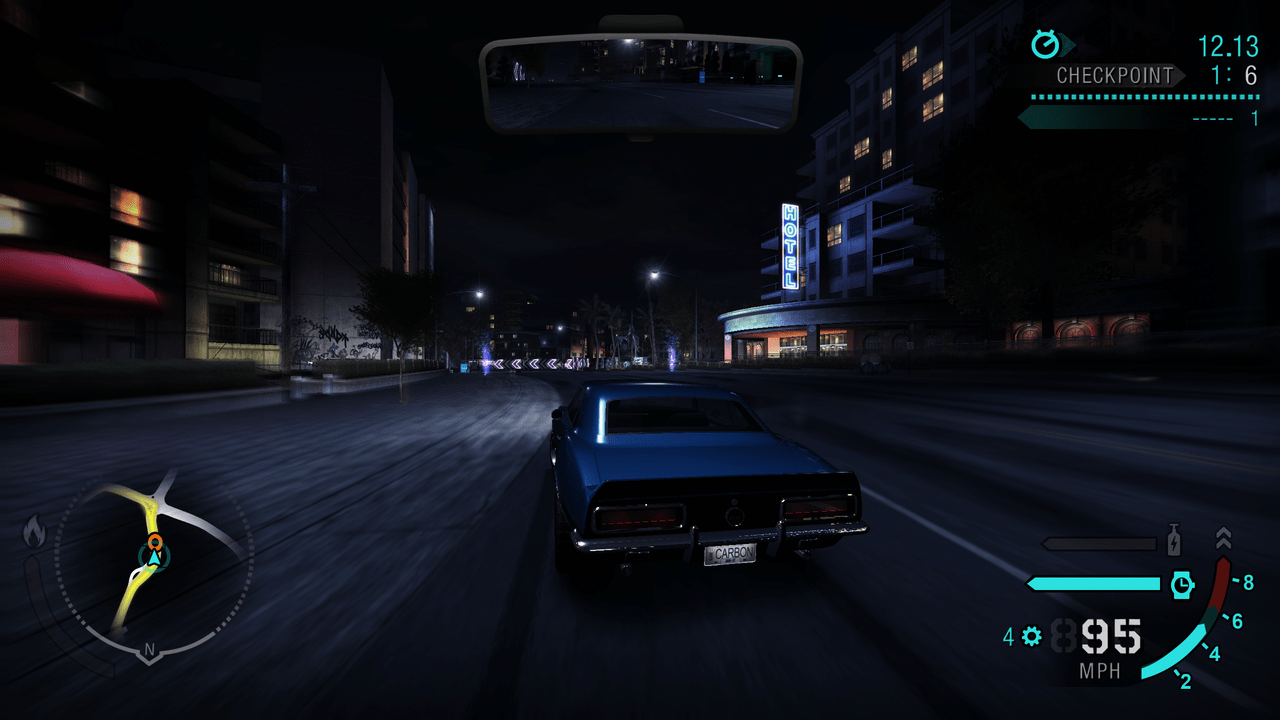Click the stopwatch timer icon
The height and width of the screenshot is (720, 1280).
tap(1046, 44)
